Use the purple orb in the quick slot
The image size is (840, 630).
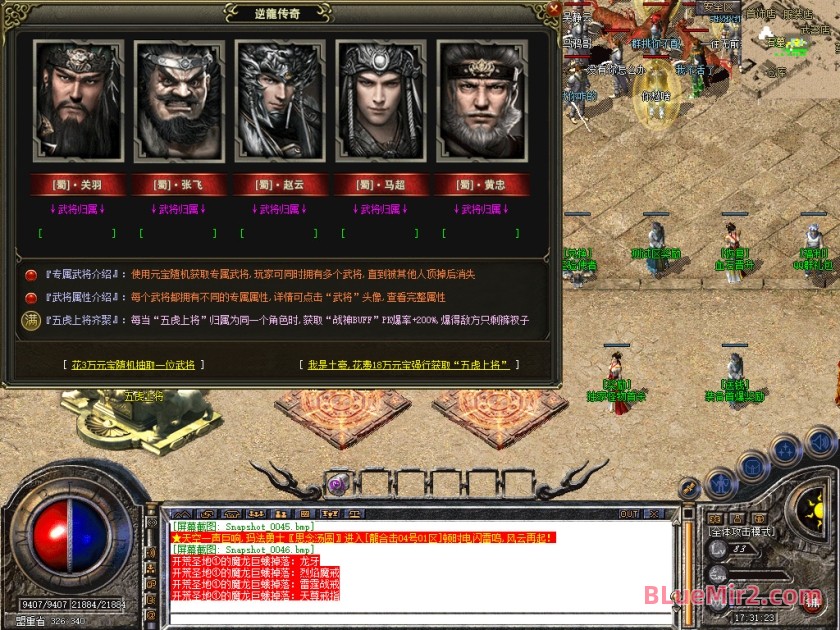(x=337, y=485)
